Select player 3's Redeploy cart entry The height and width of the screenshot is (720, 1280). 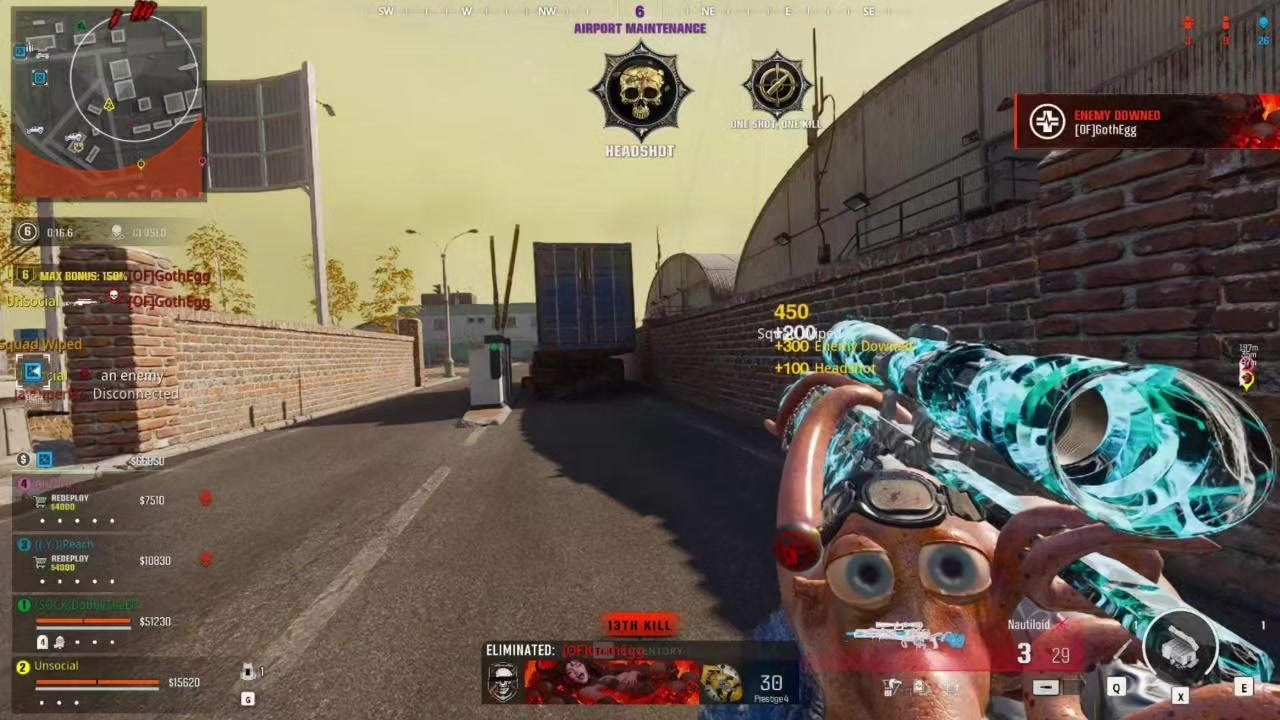point(62,562)
